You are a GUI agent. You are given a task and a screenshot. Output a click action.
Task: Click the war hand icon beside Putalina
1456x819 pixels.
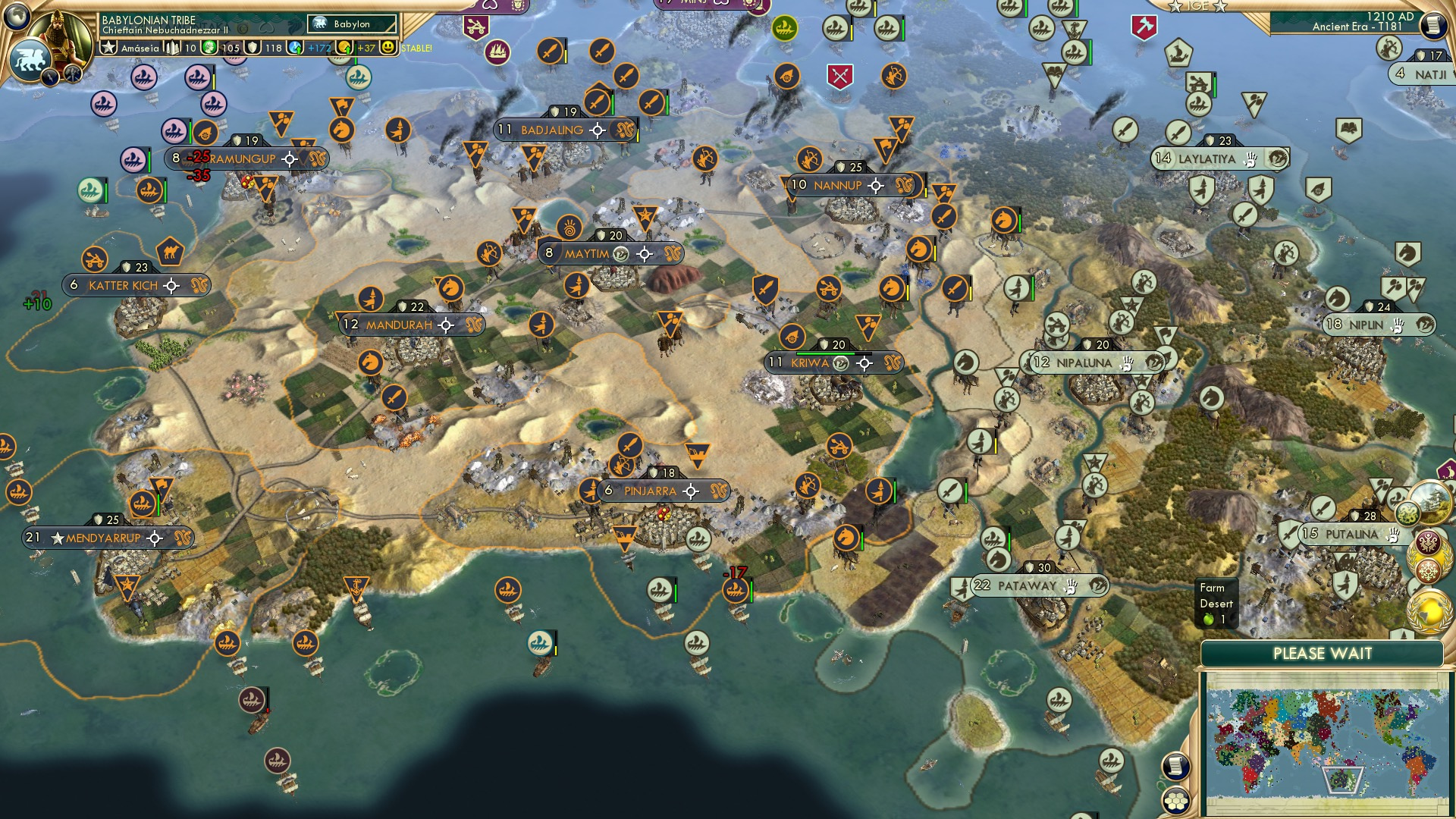click(1394, 536)
